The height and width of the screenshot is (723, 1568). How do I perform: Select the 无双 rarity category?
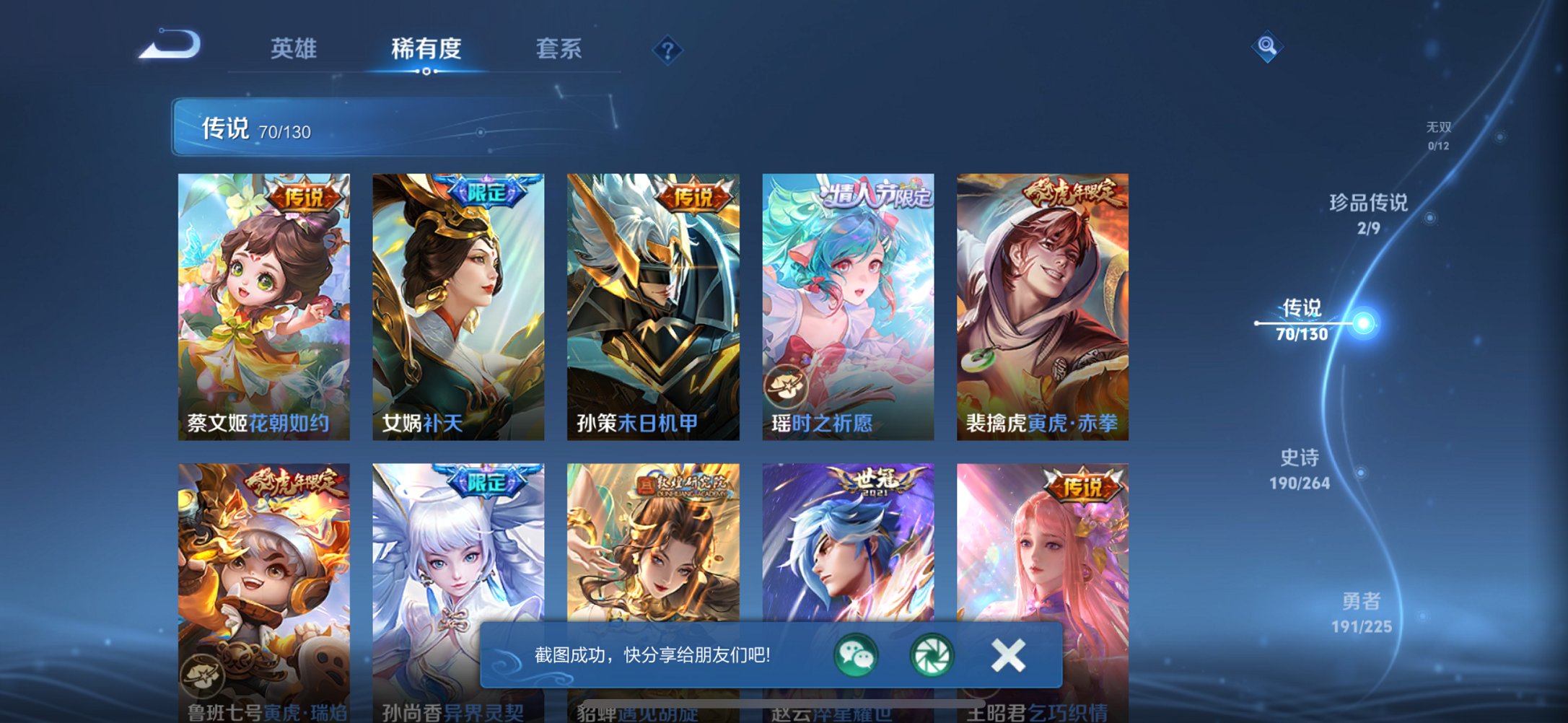(1437, 133)
